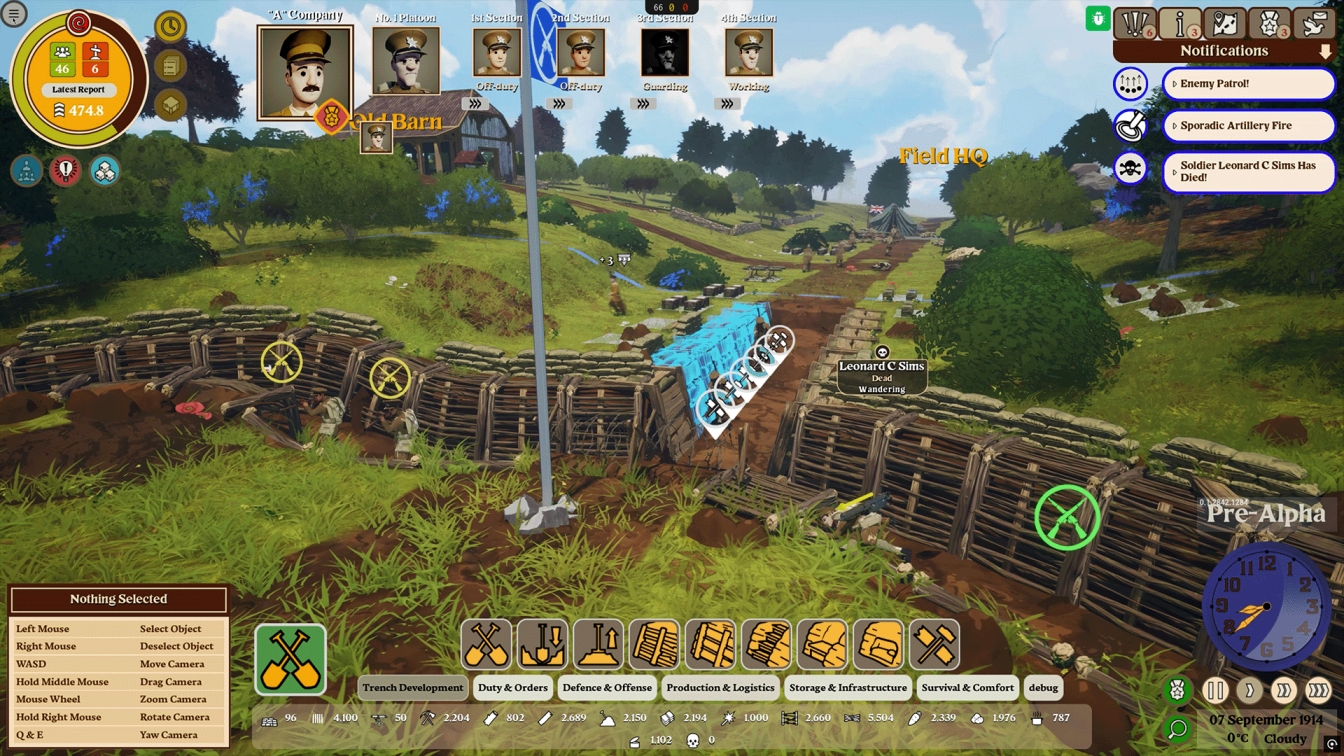
Task: Select the Defence & Offense tab
Action: (x=607, y=688)
